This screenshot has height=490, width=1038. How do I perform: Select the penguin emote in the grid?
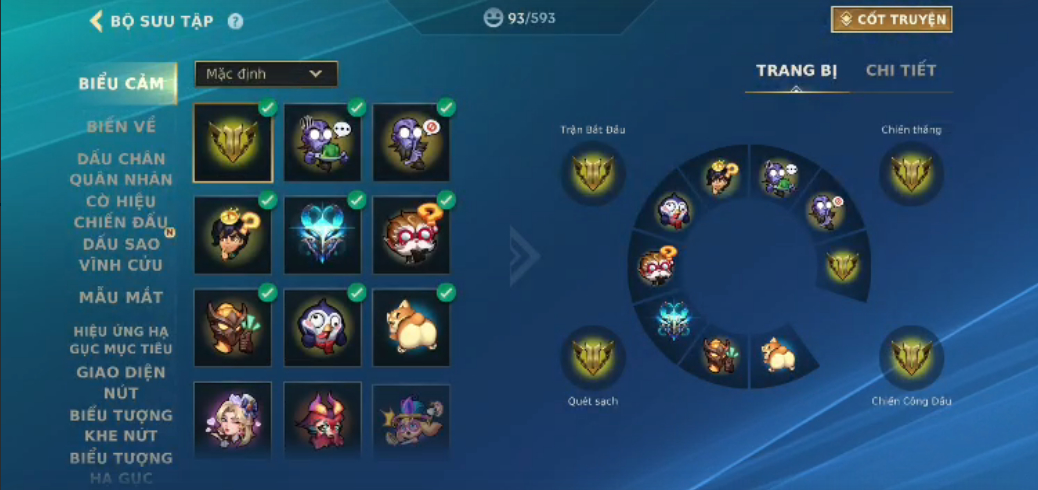(x=322, y=327)
